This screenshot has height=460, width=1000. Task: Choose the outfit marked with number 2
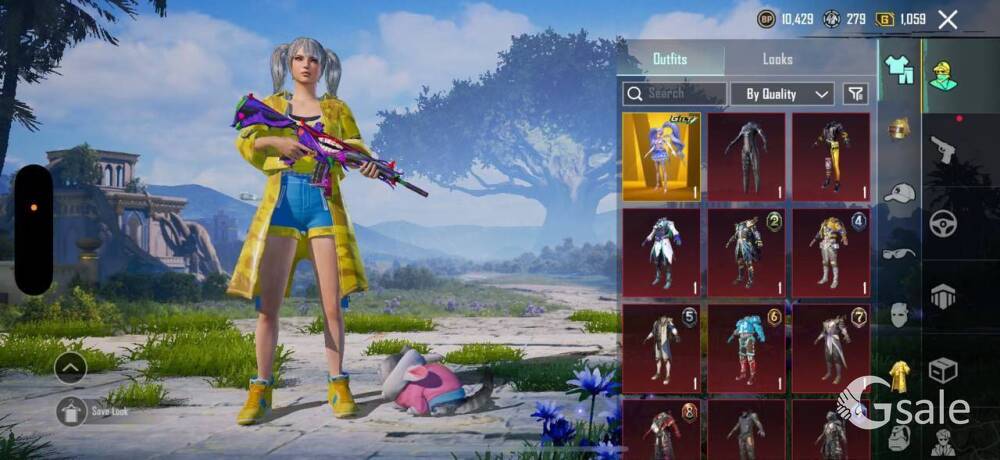pyautogui.click(x=746, y=252)
